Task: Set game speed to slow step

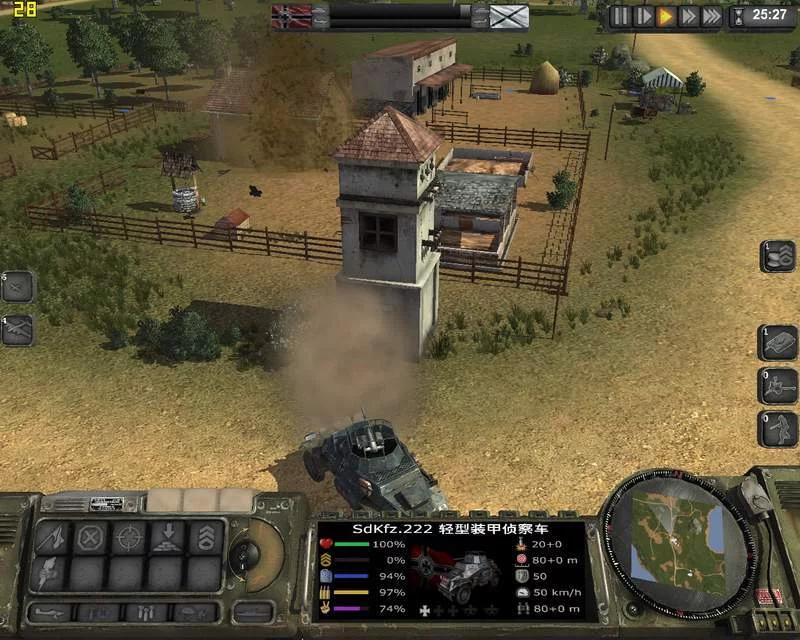Action: (644, 16)
